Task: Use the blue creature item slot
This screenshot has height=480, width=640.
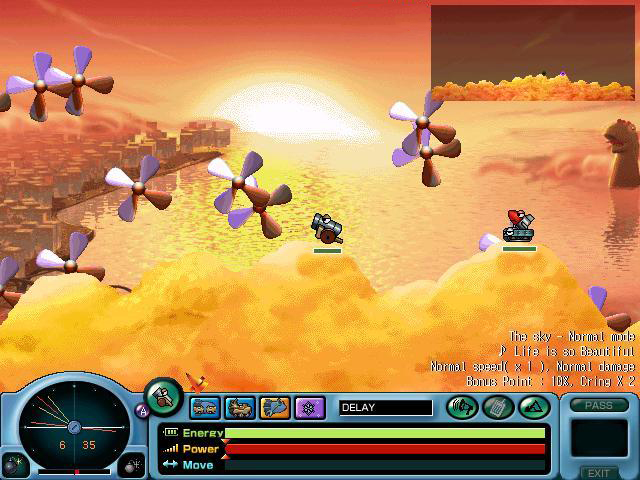Action: tap(275, 407)
